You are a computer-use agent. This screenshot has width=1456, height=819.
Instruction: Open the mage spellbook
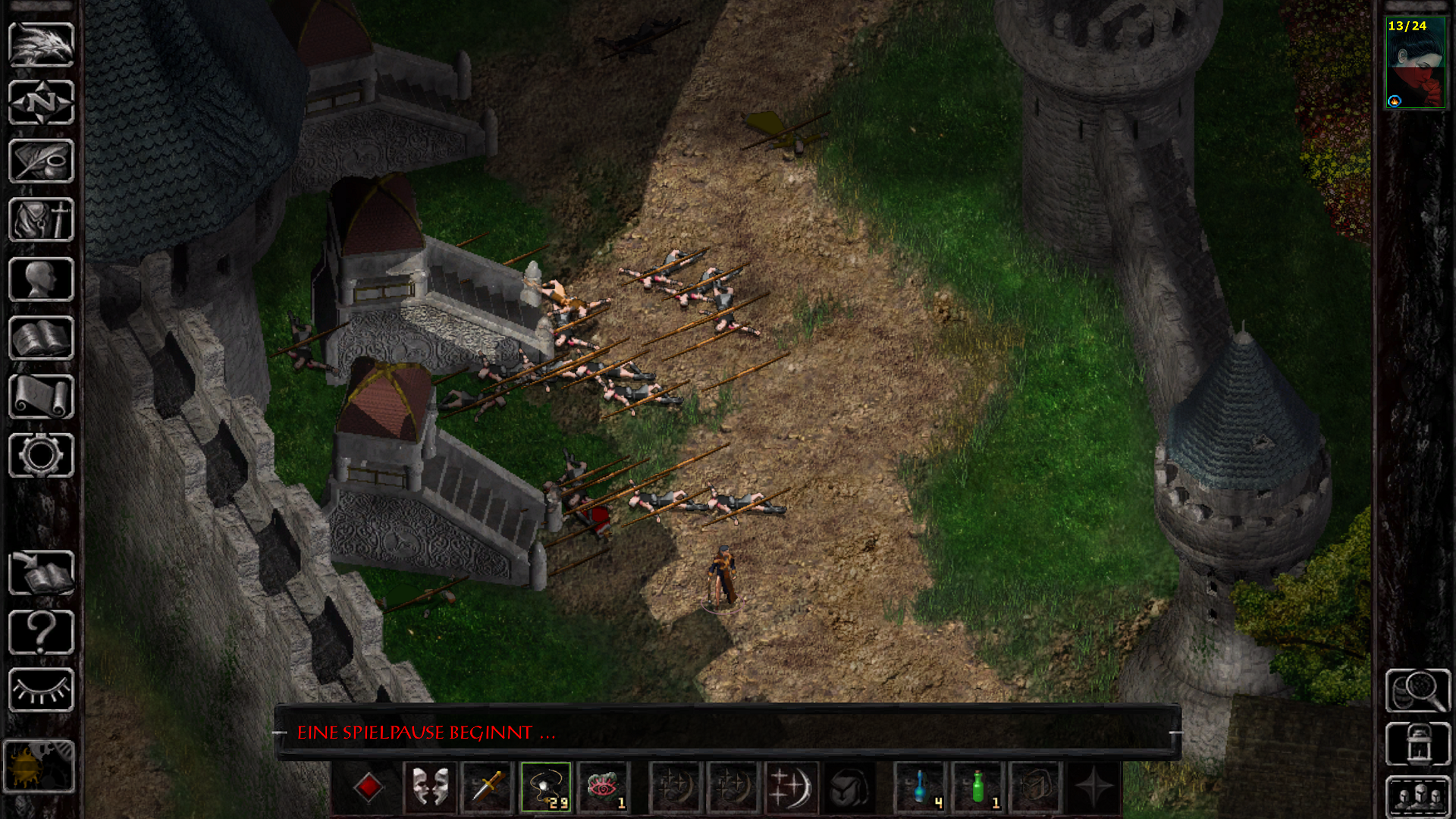[41, 338]
